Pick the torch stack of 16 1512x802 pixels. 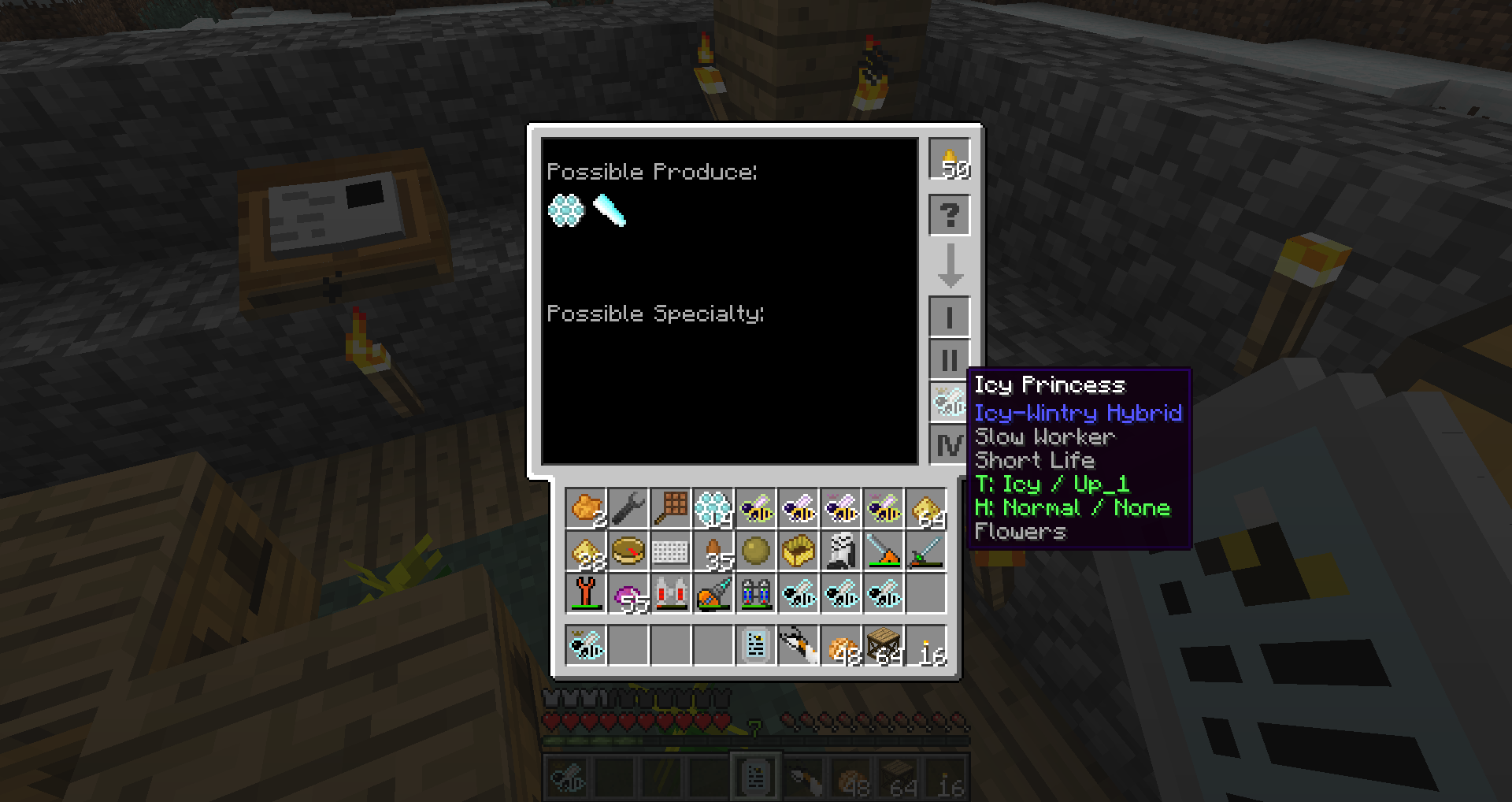pyautogui.click(x=926, y=645)
